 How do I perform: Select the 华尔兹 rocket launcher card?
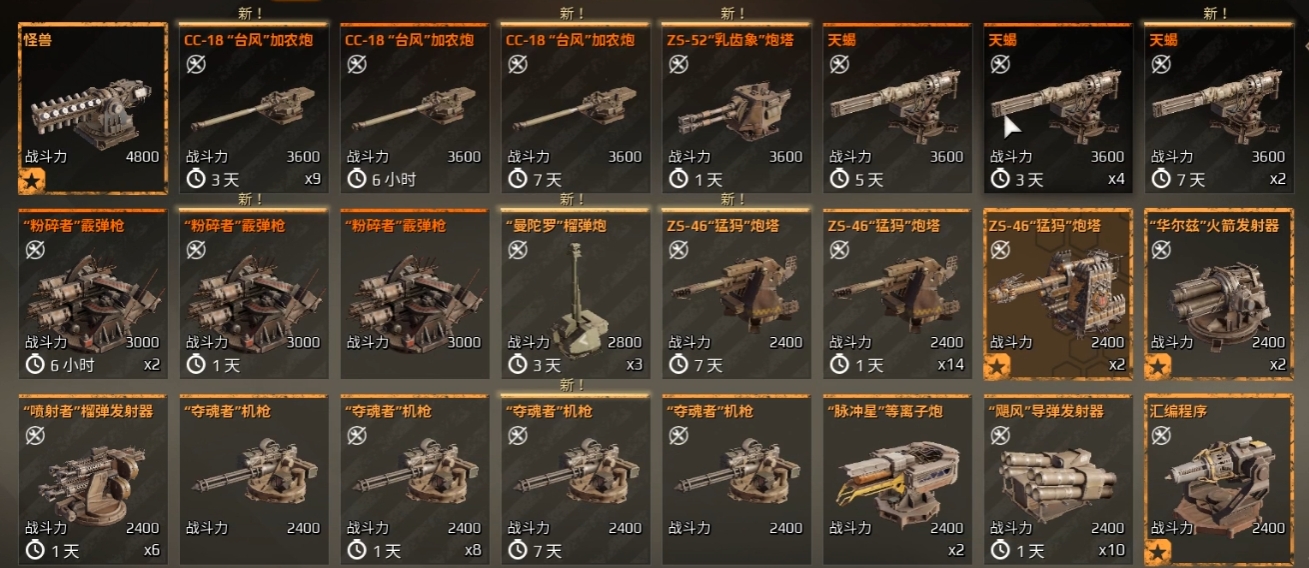tap(1218, 294)
